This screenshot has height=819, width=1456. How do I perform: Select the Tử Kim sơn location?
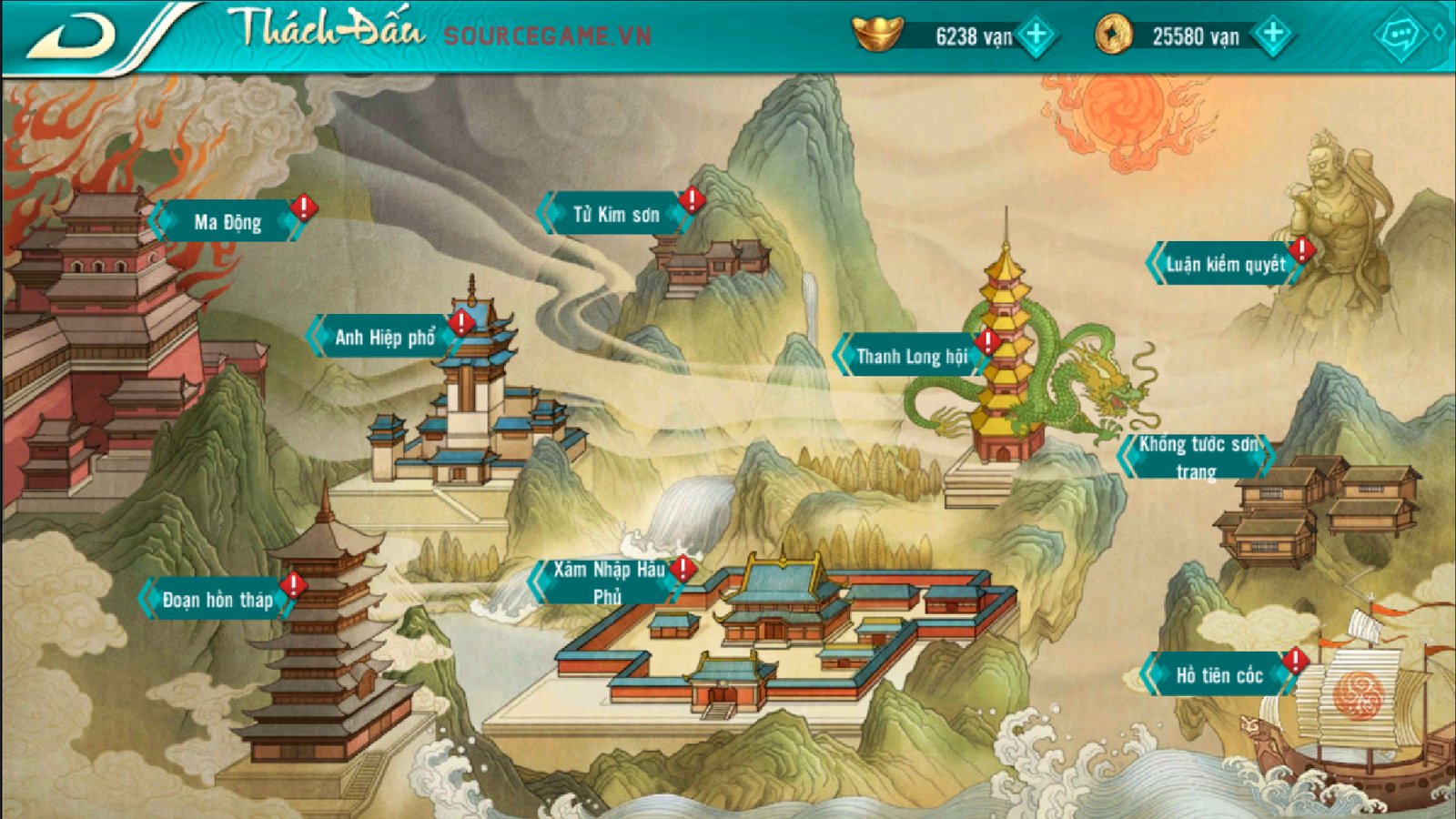(615, 215)
